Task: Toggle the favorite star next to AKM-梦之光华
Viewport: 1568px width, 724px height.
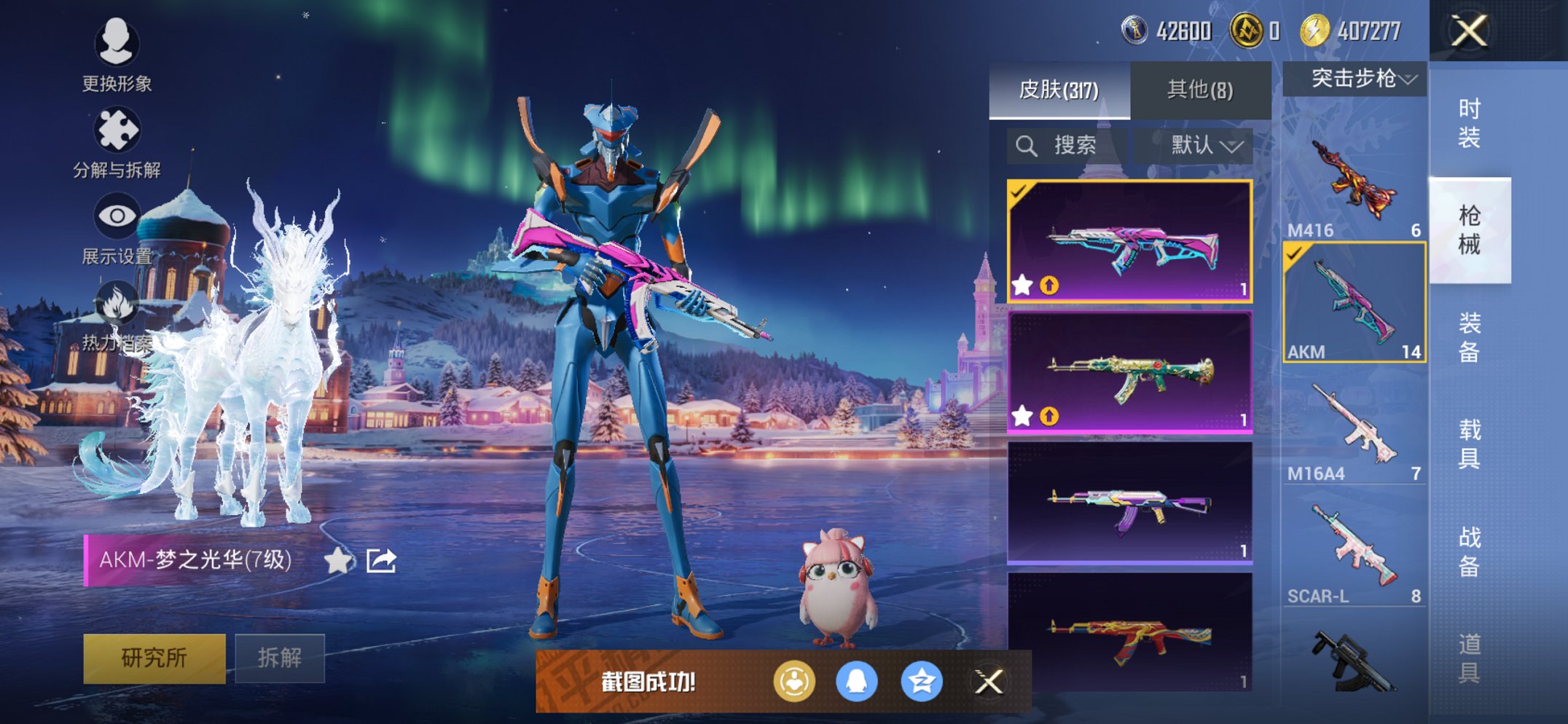Action: pyautogui.click(x=337, y=562)
